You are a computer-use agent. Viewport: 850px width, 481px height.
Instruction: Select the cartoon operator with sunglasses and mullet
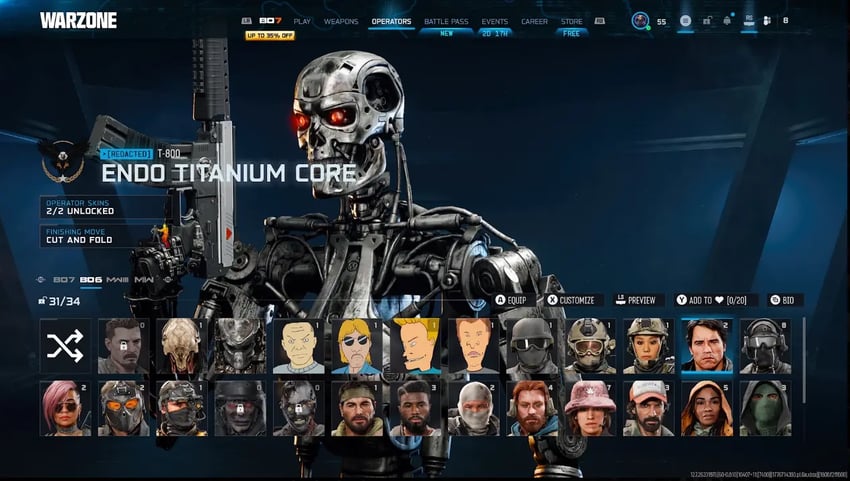357,346
